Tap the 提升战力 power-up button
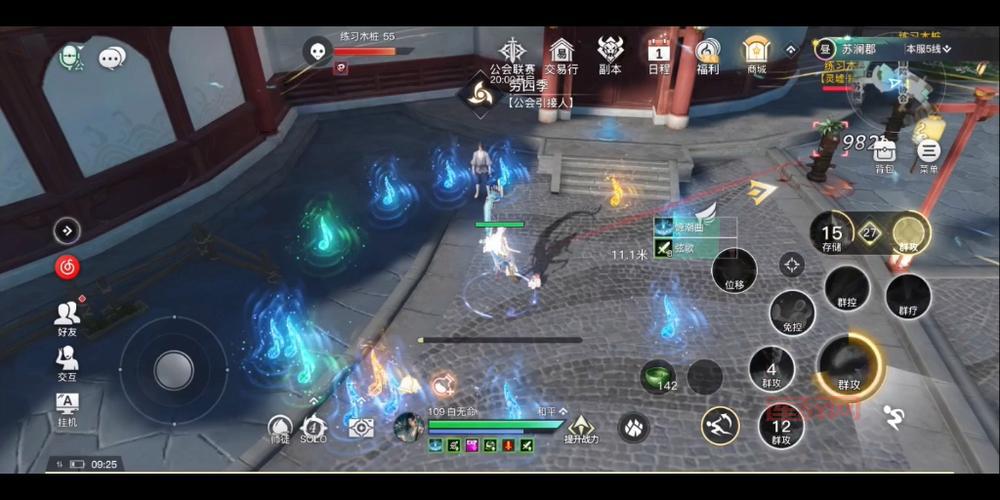The width and height of the screenshot is (1000, 500). [x=581, y=426]
